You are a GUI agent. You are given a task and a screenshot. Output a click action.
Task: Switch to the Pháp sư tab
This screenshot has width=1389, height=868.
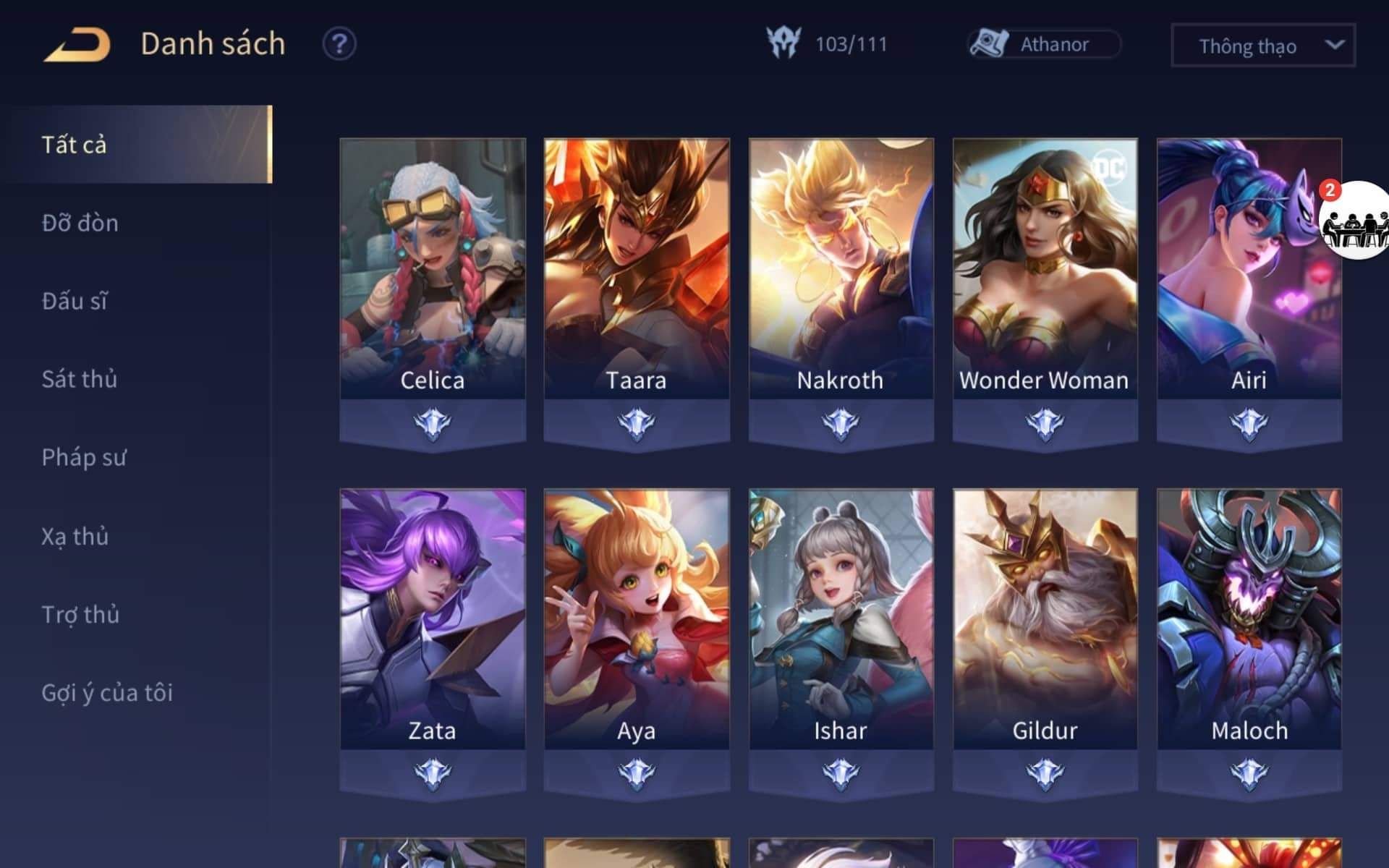84,457
